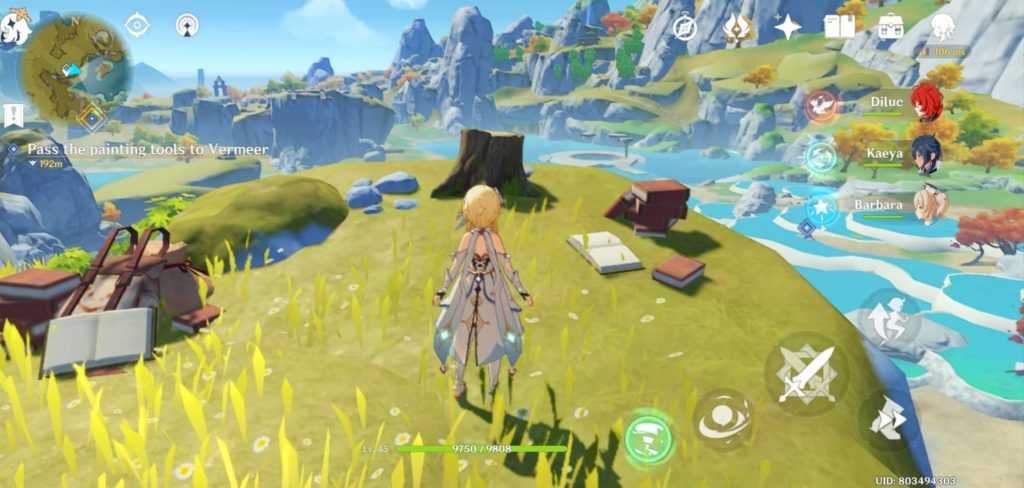
Task: Tap the sword attack button
Action: pos(806,375)
